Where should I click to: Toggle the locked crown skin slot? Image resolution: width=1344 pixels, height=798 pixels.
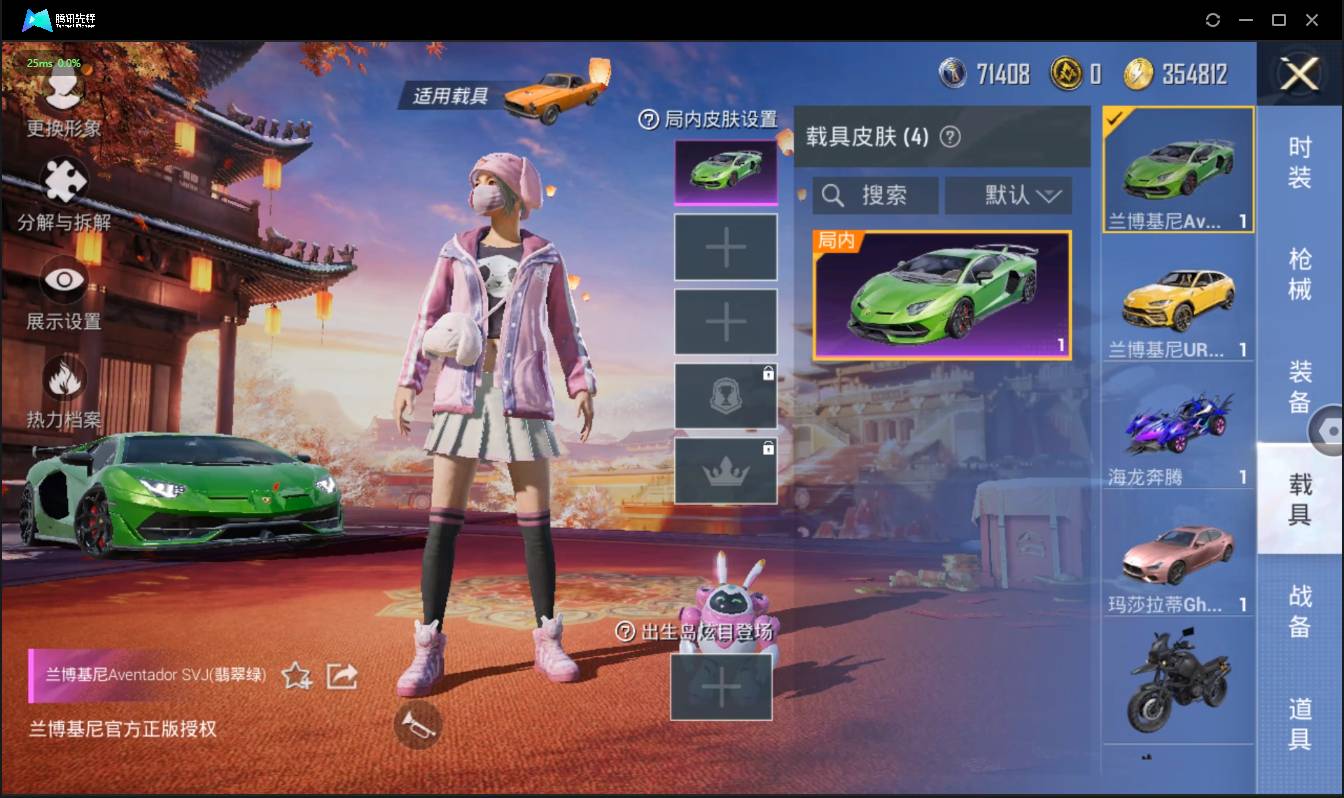click(x=726, y=470)
